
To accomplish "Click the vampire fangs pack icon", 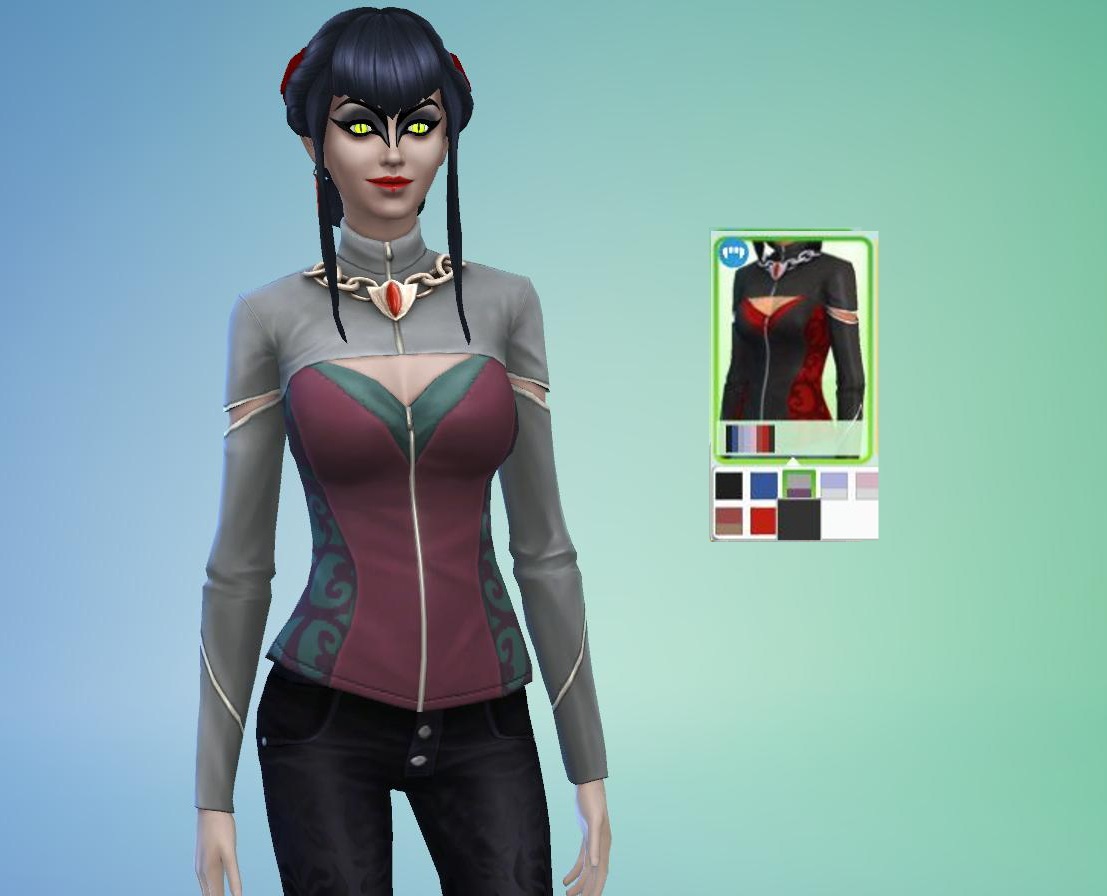I will coord(734,252).
